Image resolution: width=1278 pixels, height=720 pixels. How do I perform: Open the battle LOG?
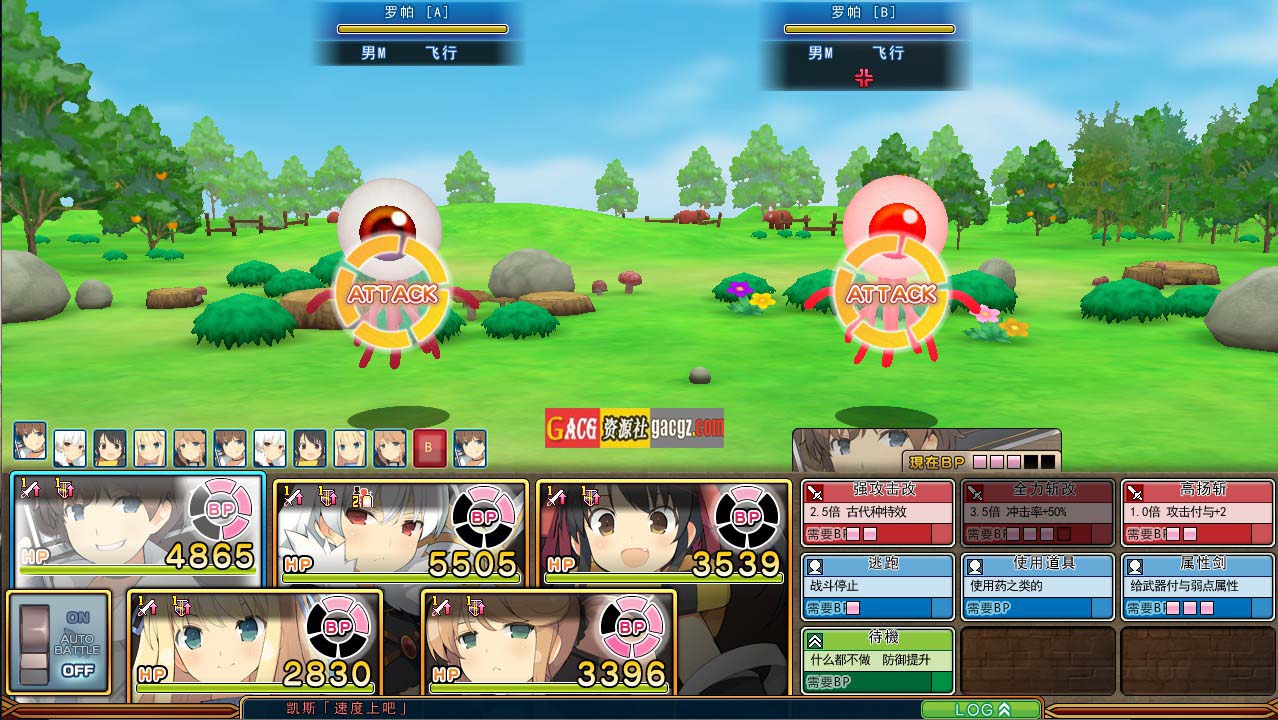tap(980, 709)
